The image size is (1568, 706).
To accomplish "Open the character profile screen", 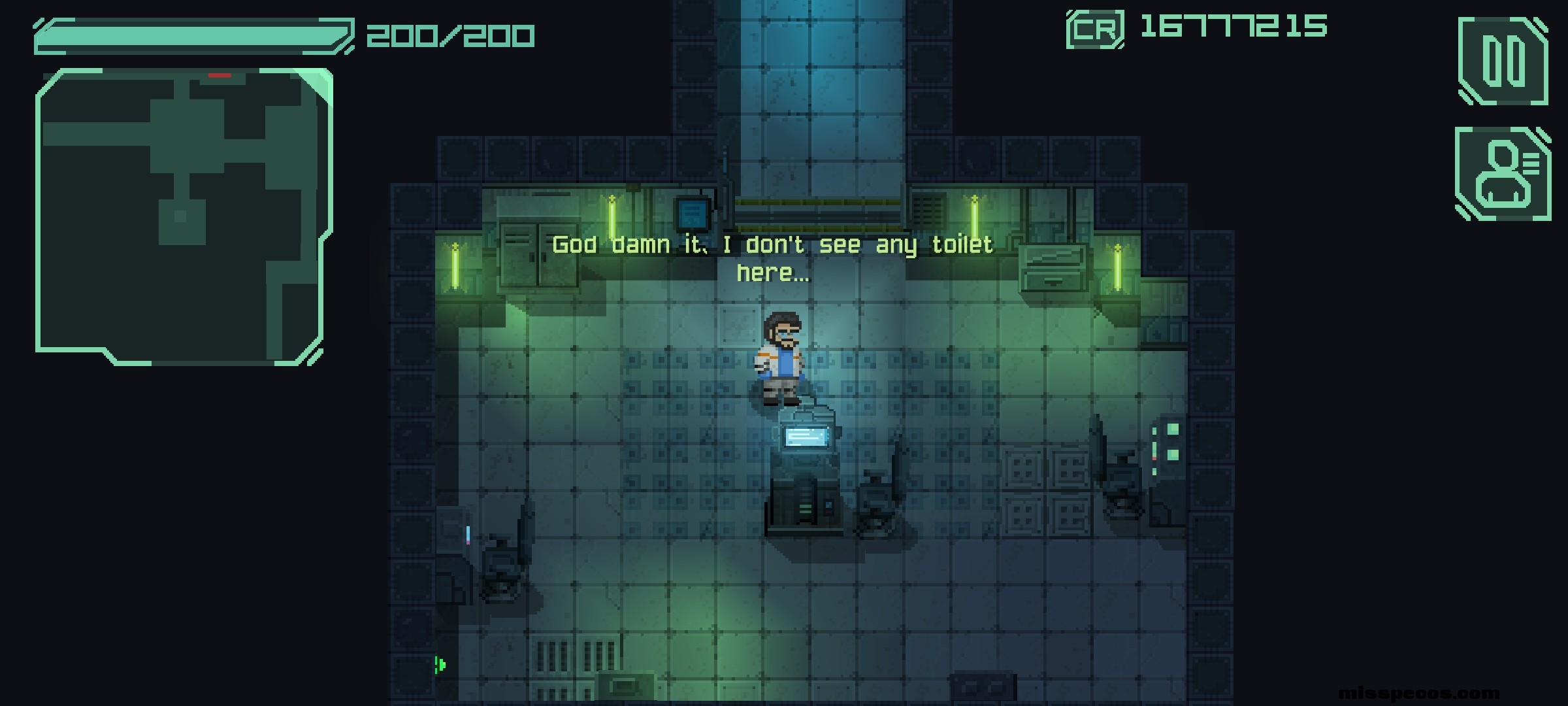I will click(1503, 174).
